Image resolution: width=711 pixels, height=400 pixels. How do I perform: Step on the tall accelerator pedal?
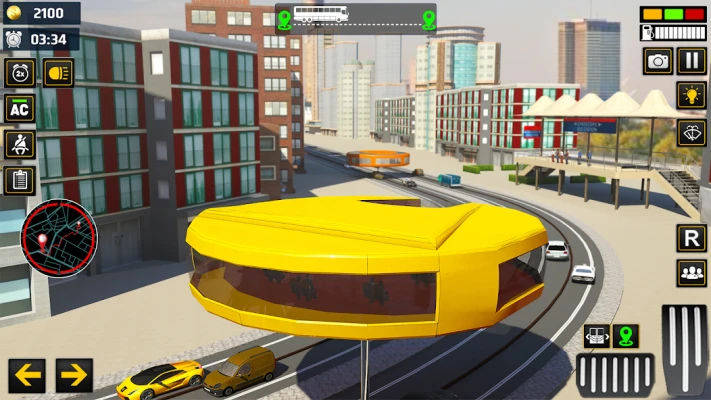(685, 350)
